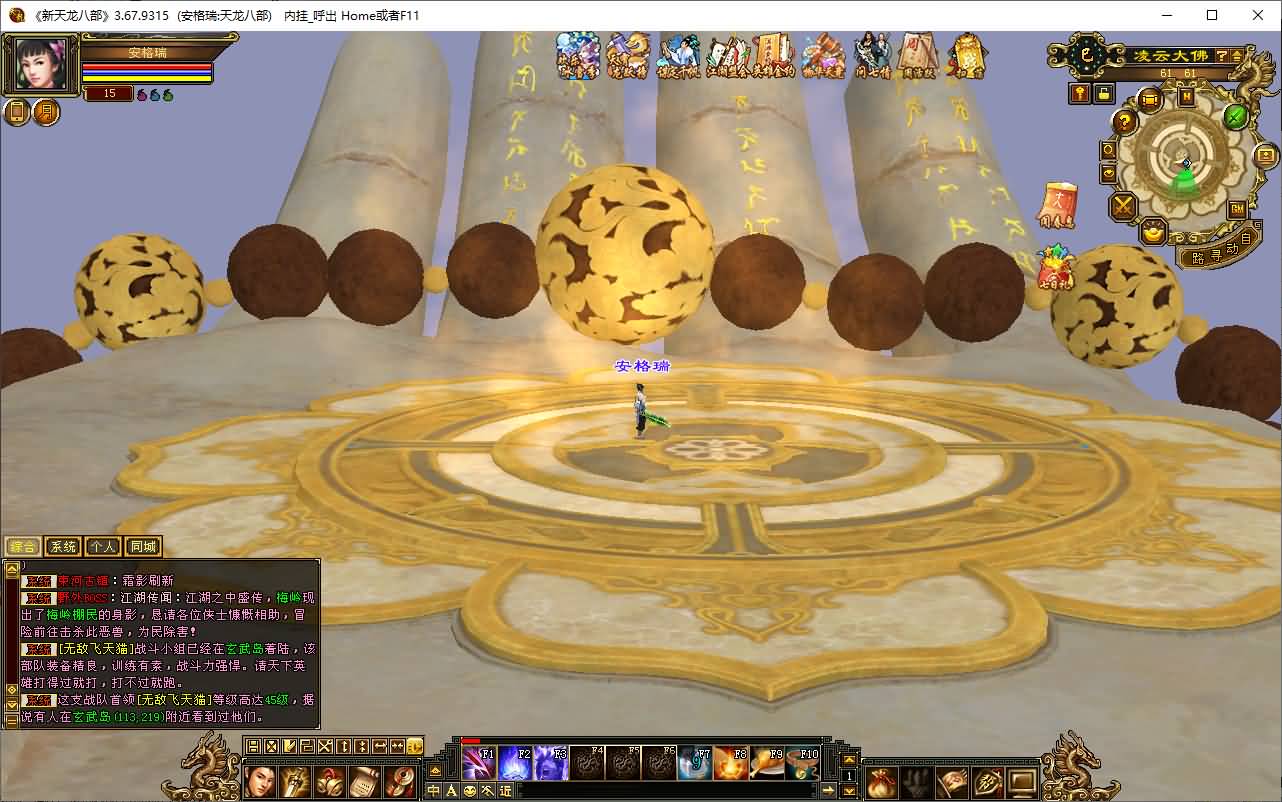Open the character portrait menu button

(261, 780)
